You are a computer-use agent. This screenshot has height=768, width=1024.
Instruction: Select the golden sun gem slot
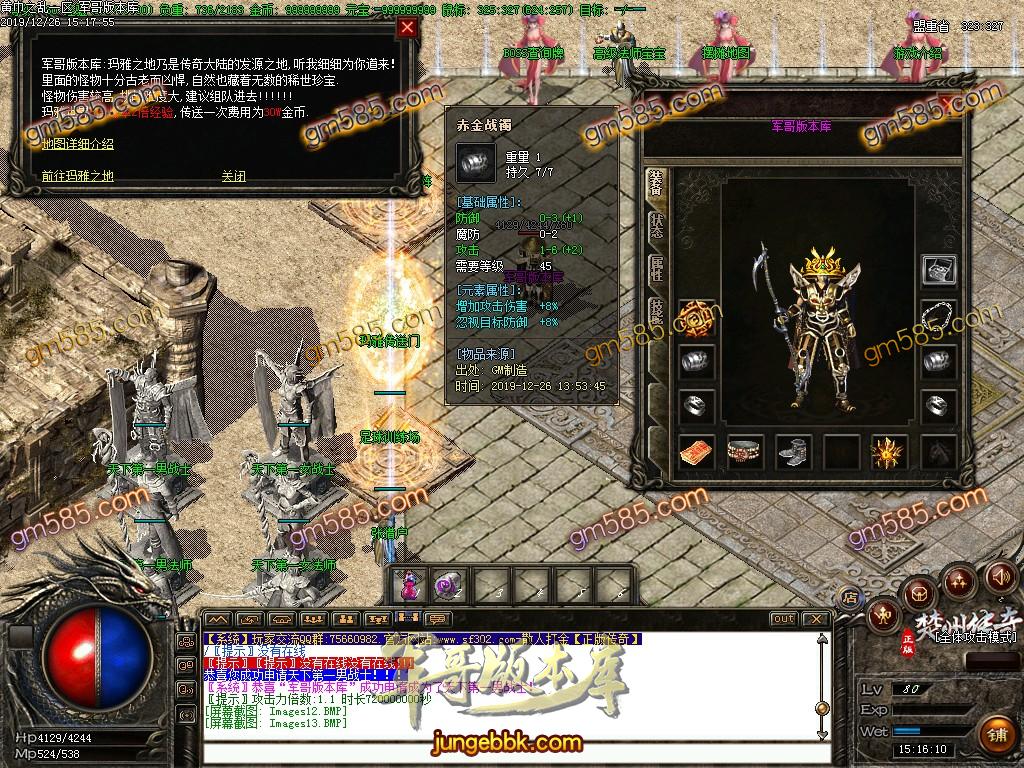[x=888, y=452]
